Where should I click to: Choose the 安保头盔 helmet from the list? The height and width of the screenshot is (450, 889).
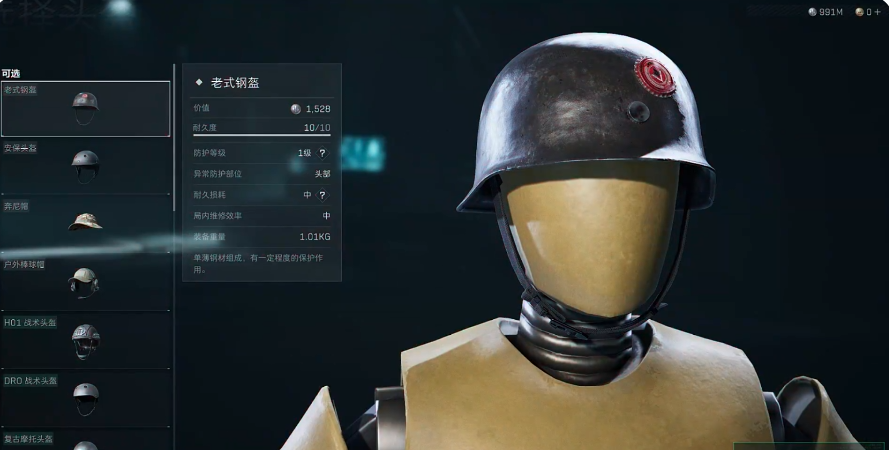tap(85, 165)
